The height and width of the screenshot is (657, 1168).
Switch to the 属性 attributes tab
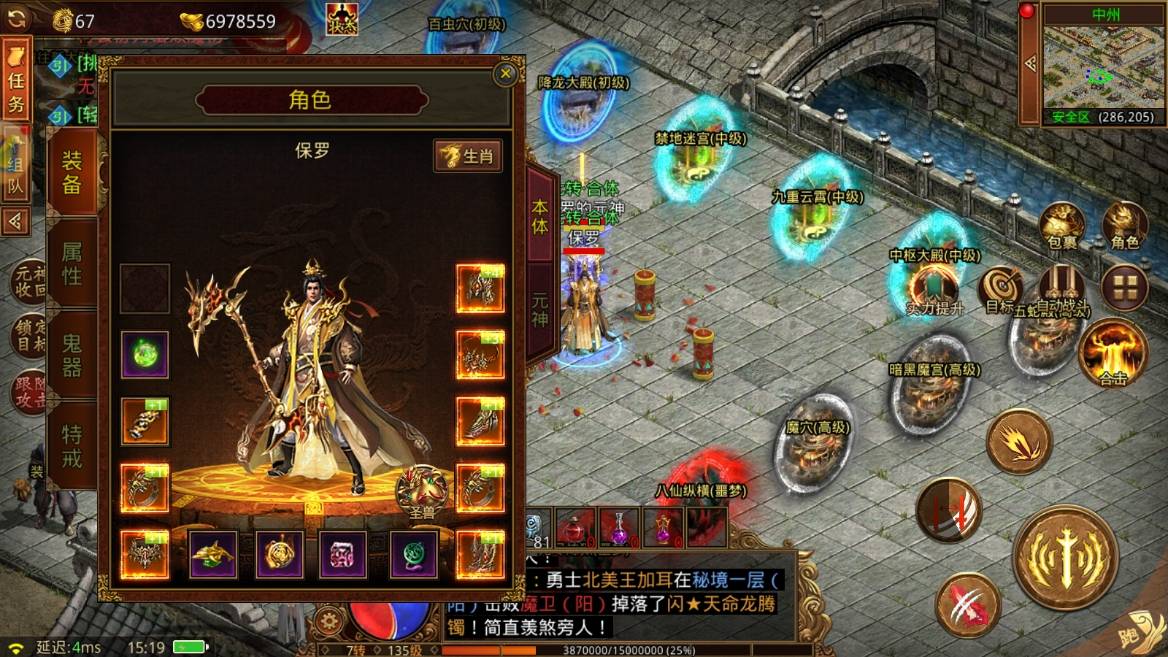[x=72, y=262]
